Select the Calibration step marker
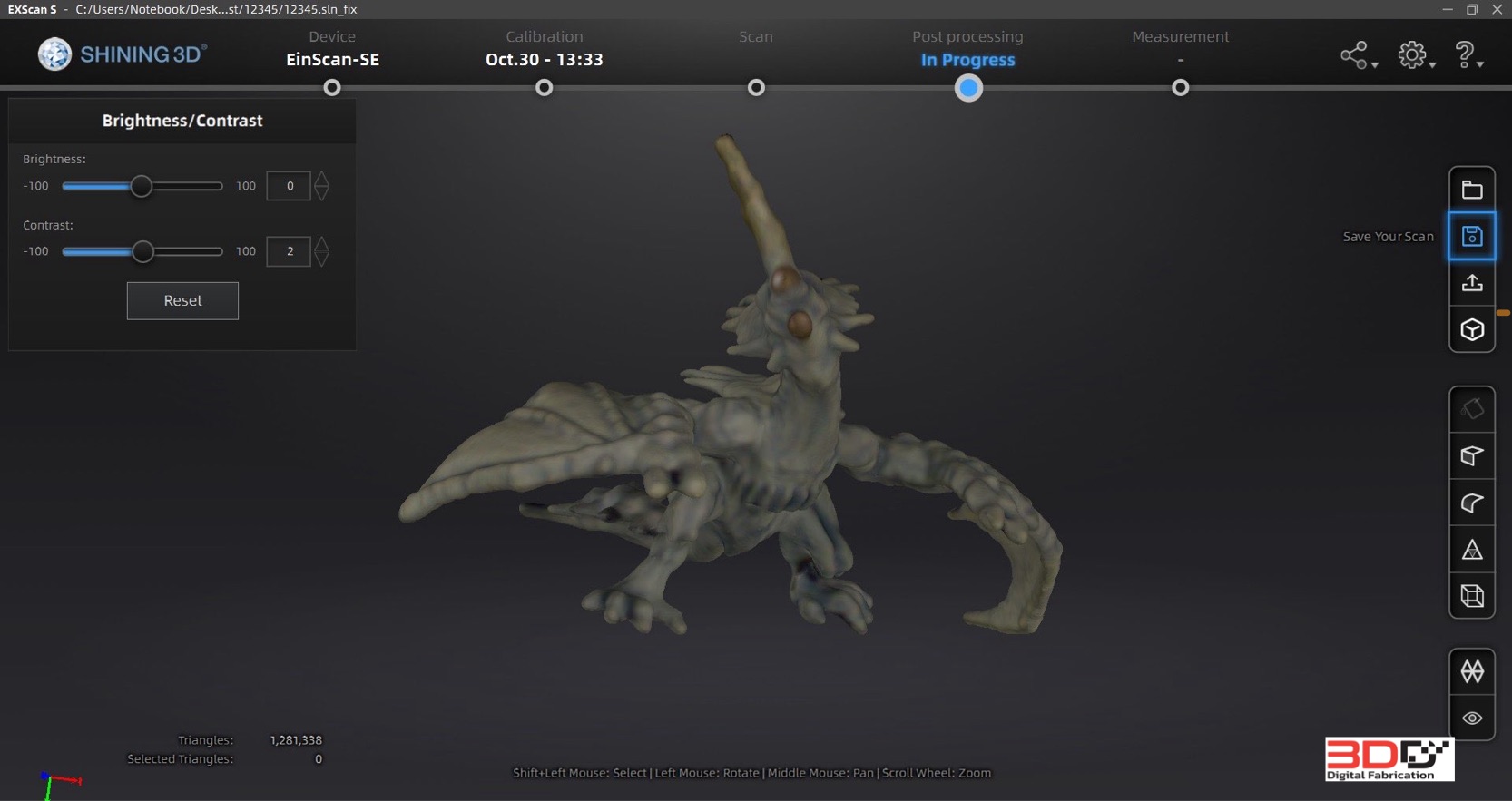Image resolution: width=1512 pixels, height=801 pixels. coord(544,88)
